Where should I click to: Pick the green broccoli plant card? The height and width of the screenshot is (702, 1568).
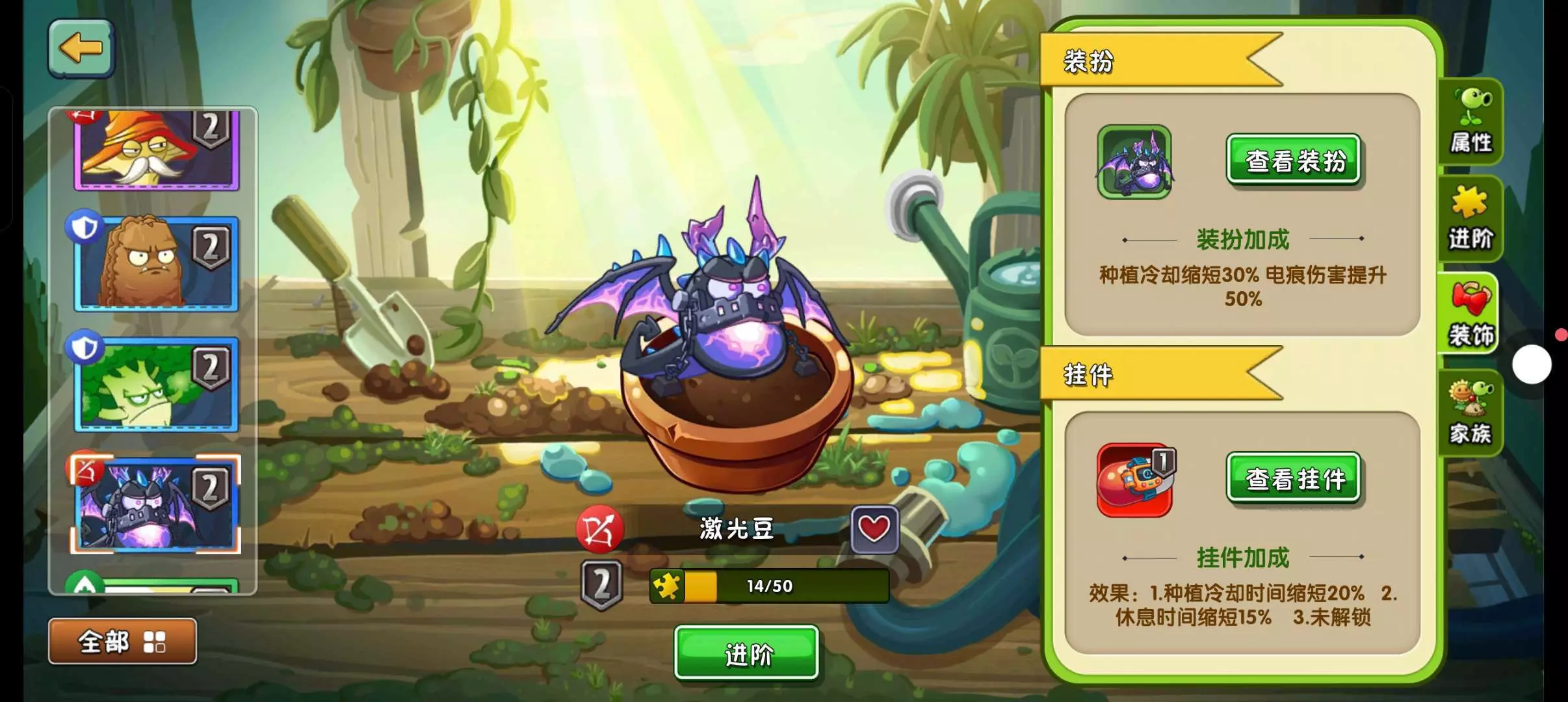pos(156,385)
